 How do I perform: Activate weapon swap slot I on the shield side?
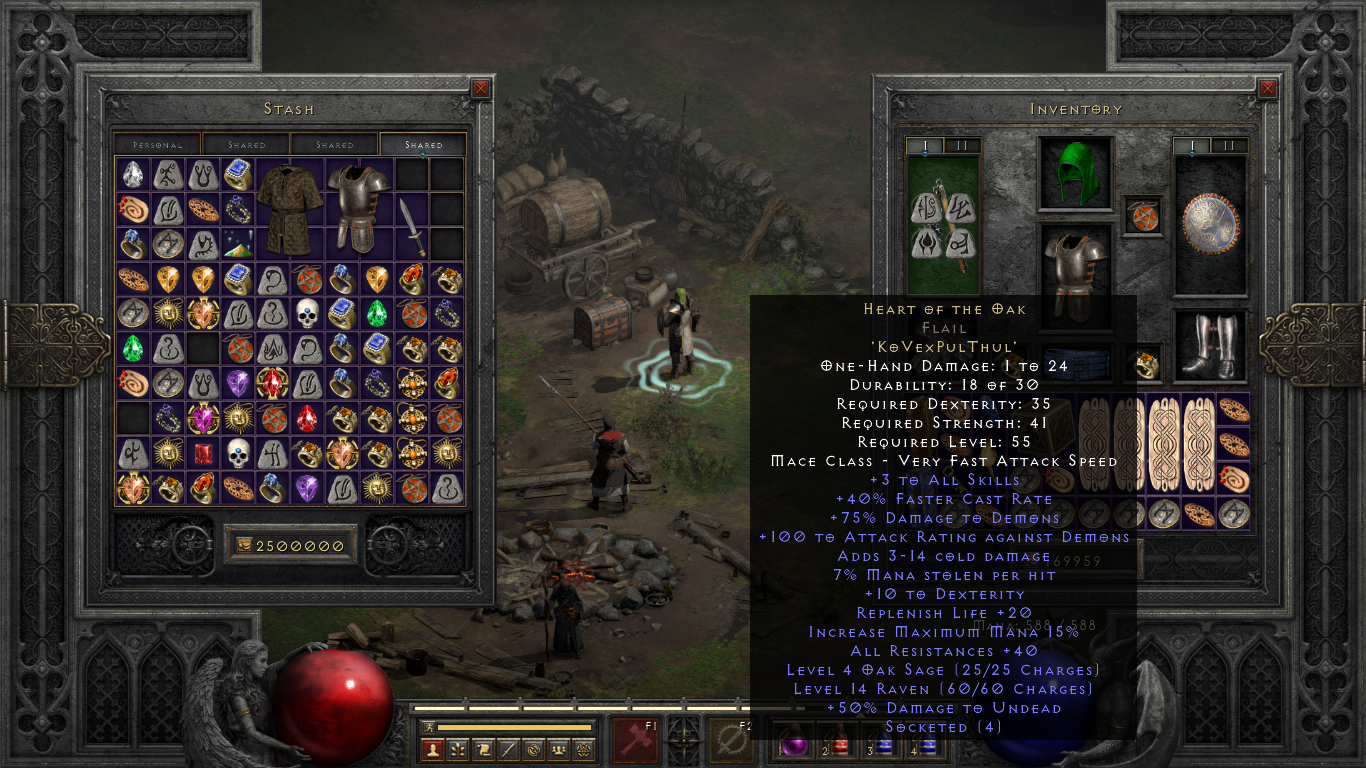point(1192,146)
